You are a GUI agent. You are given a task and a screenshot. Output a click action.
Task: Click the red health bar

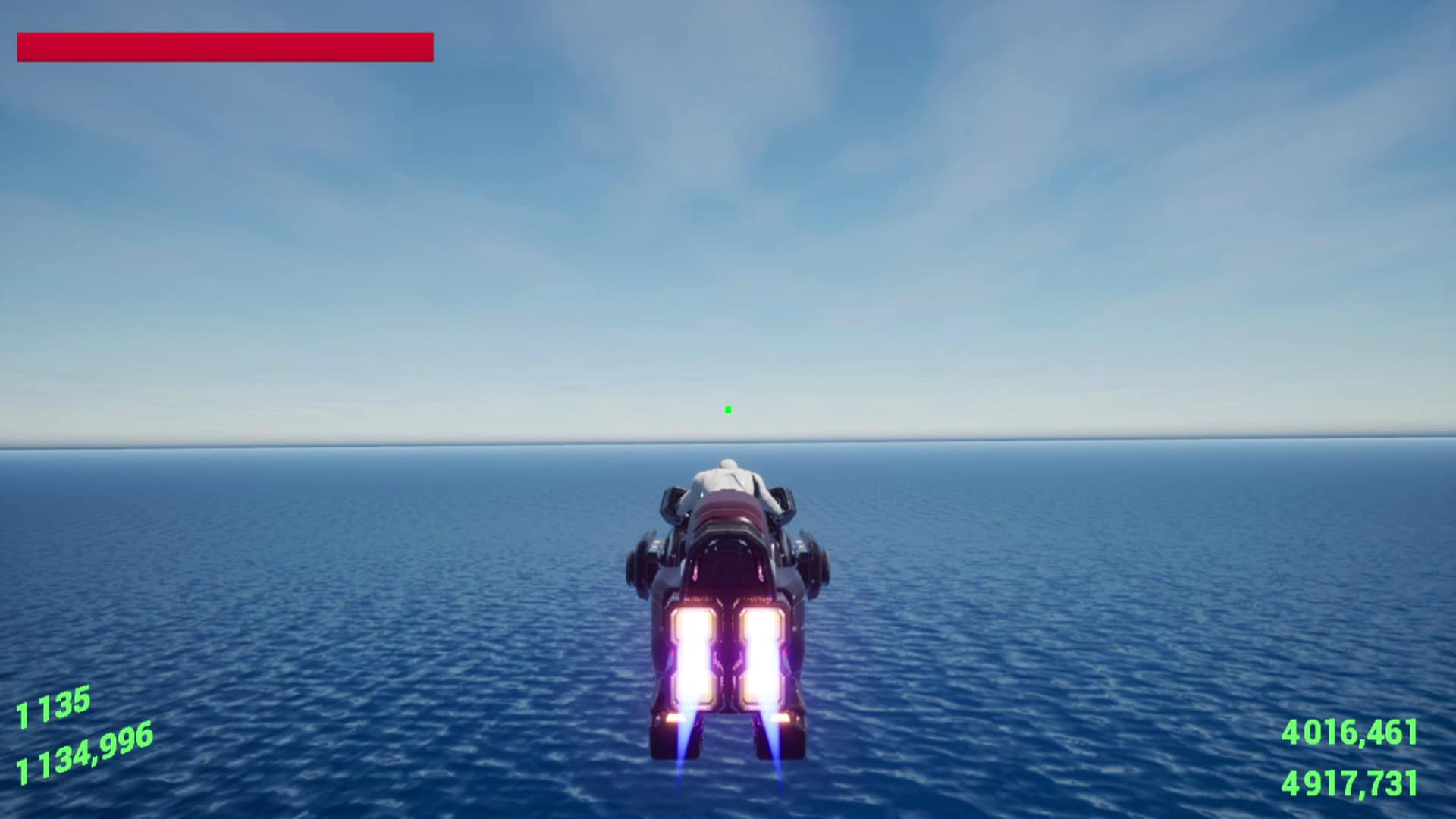coord(224,45)
